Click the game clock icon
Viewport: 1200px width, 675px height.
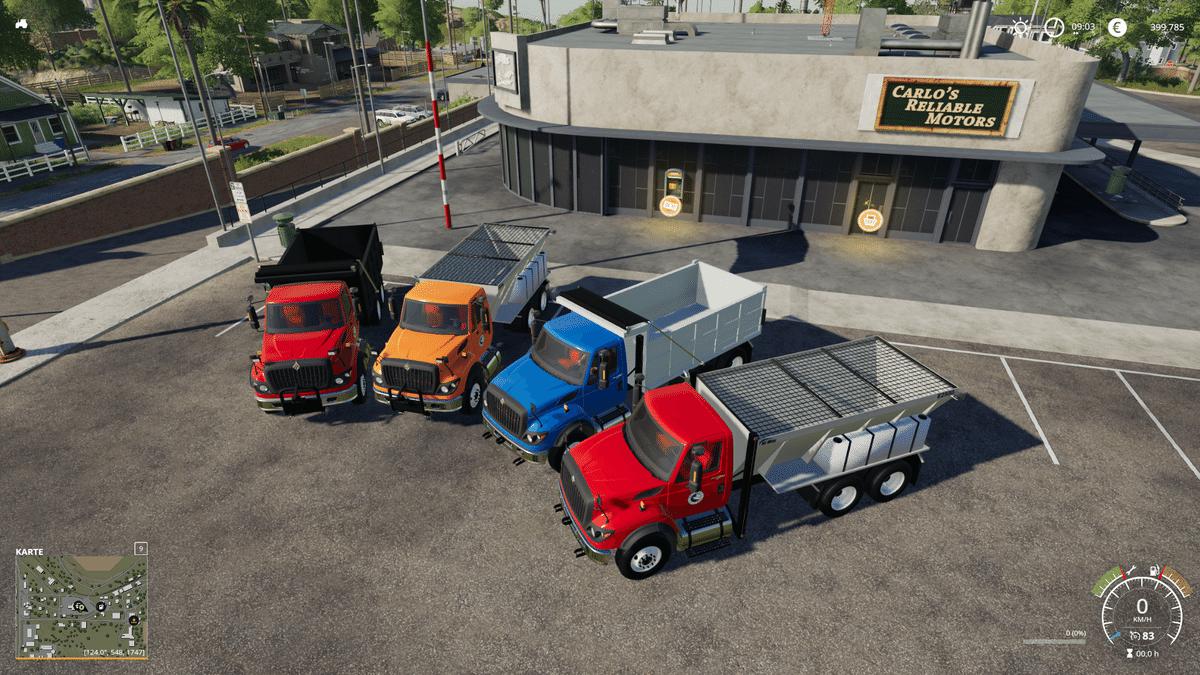coord(1055,27)
